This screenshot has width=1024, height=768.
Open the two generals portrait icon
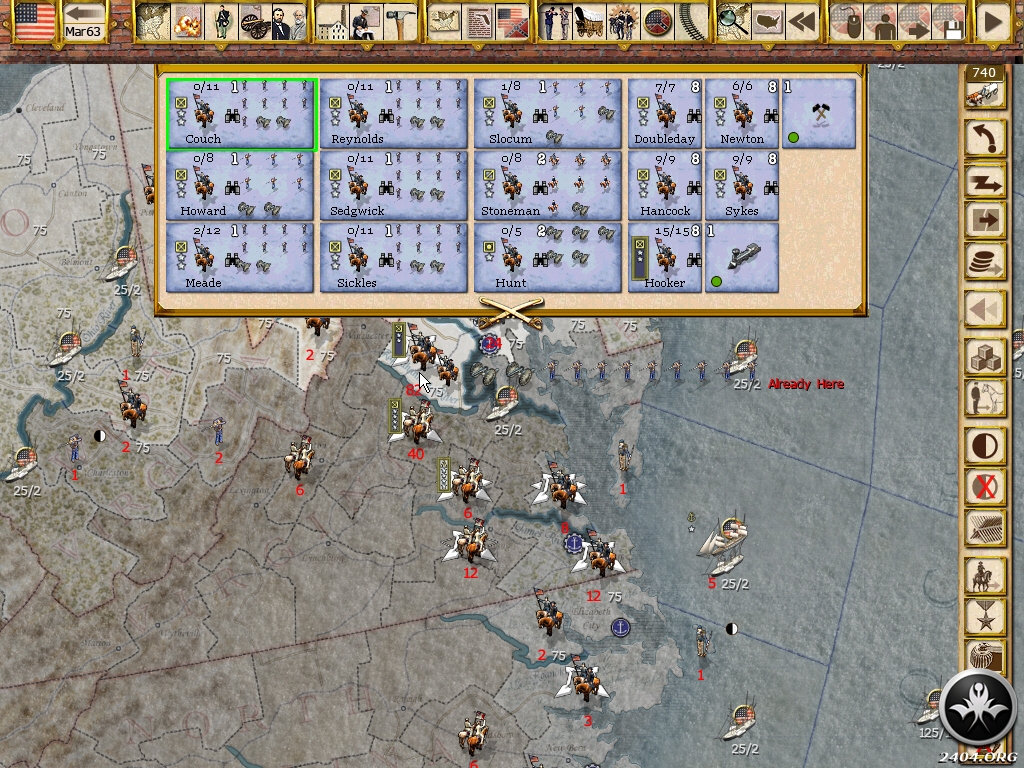click(x=287, y=22)
